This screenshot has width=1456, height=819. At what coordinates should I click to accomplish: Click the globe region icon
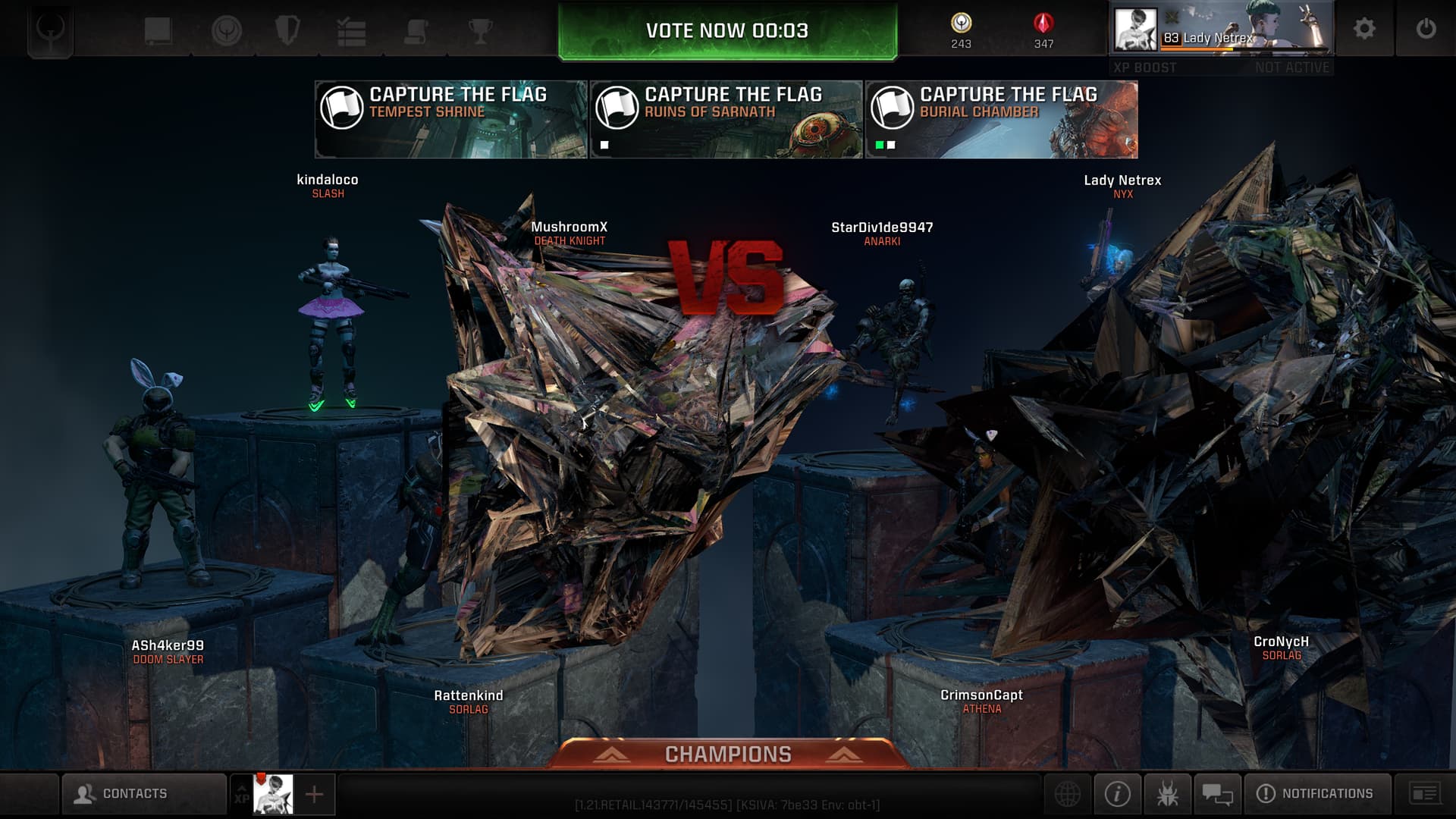pyautogui.click(x=1067, y=794)
